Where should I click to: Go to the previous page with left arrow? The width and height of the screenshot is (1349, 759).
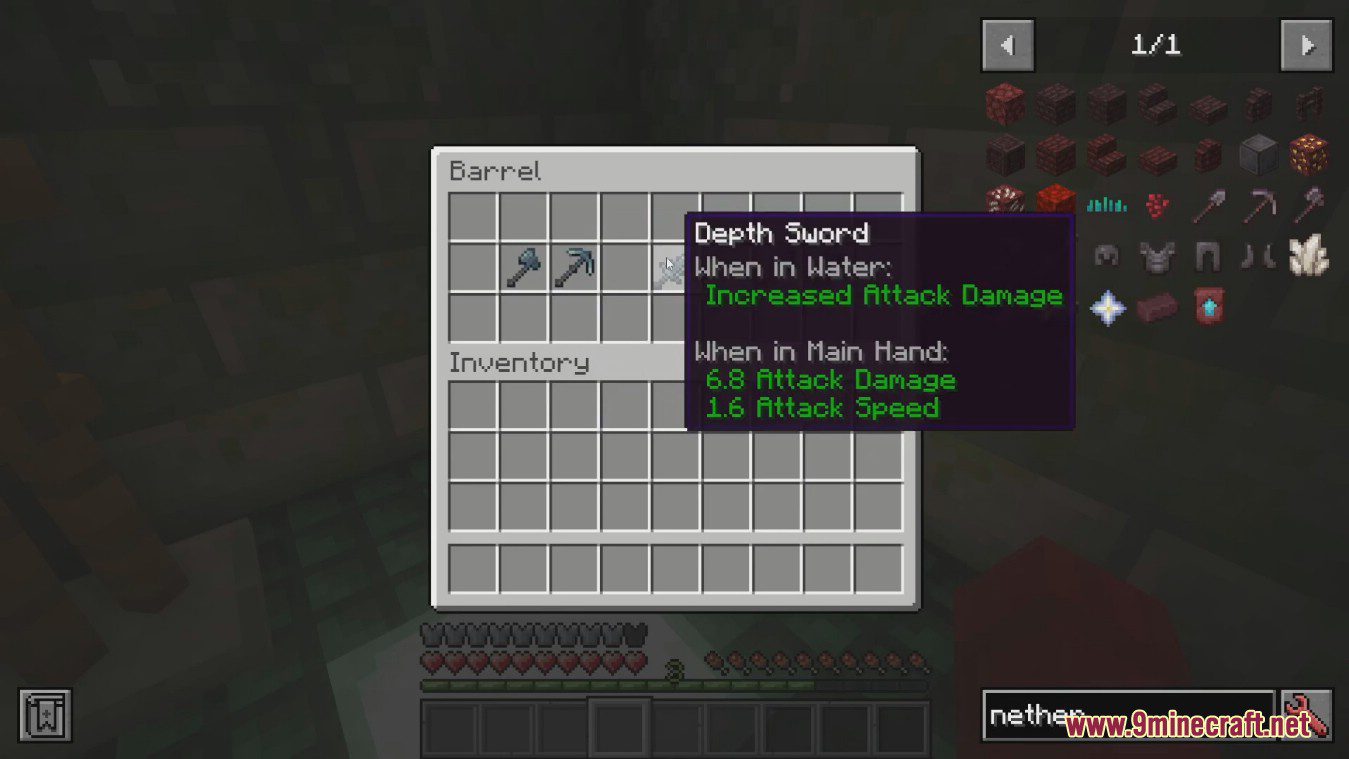point(1007,44)
